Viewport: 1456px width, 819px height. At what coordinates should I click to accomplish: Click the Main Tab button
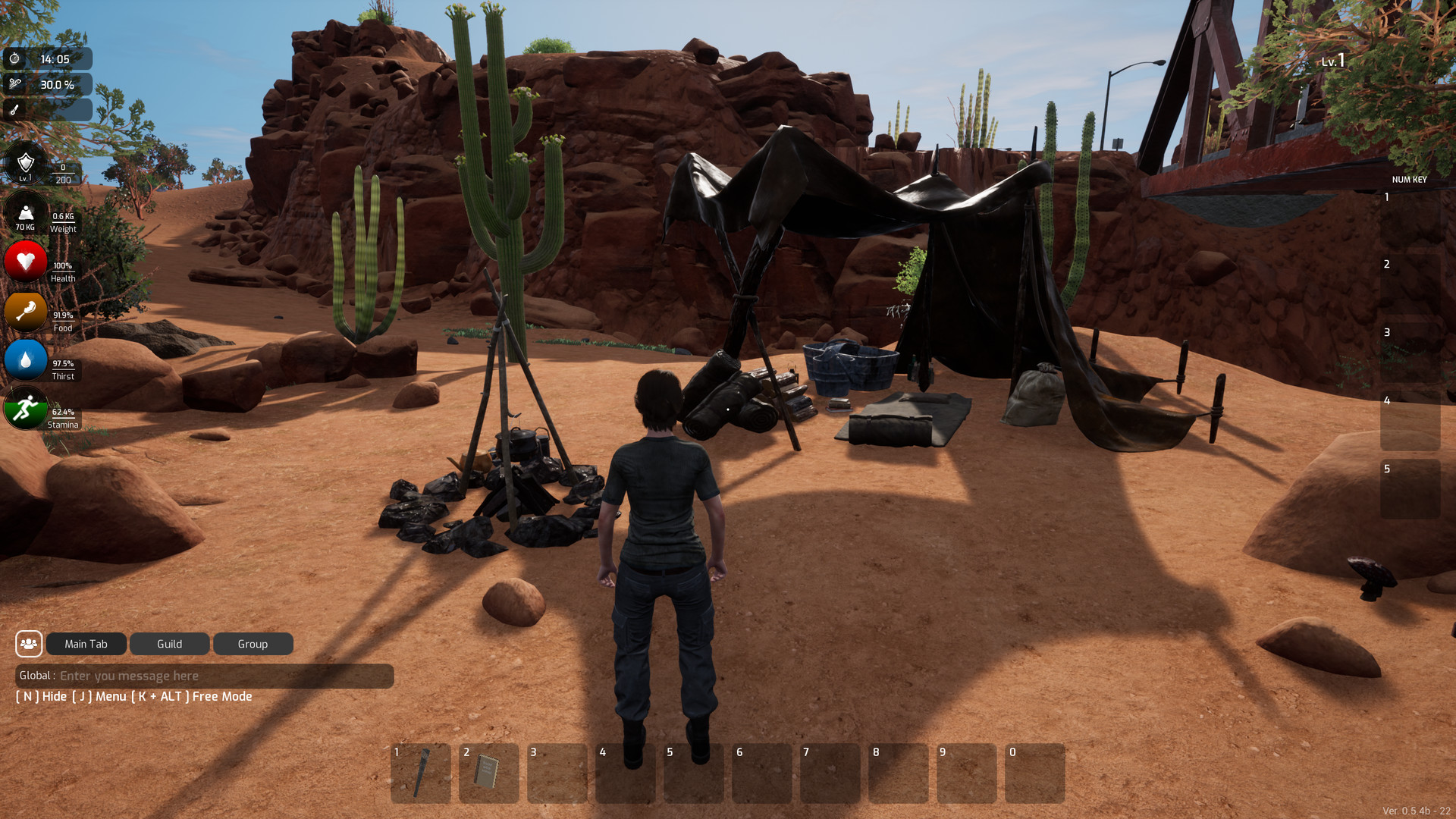coord(86,643)
